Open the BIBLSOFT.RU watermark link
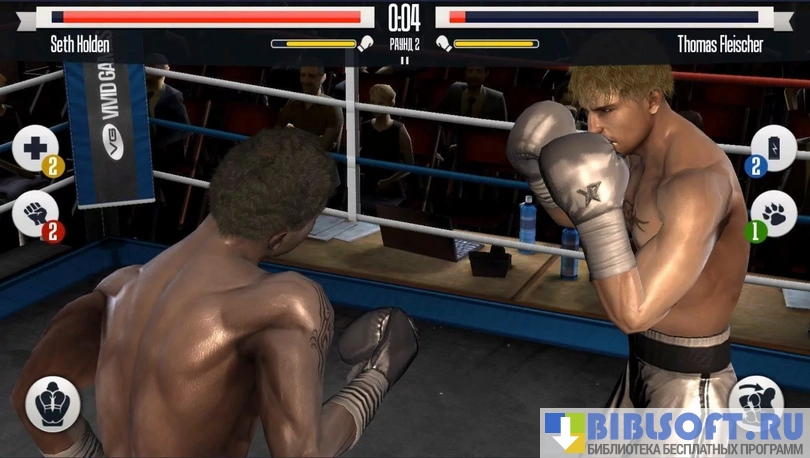 click(x=674, y=432)
